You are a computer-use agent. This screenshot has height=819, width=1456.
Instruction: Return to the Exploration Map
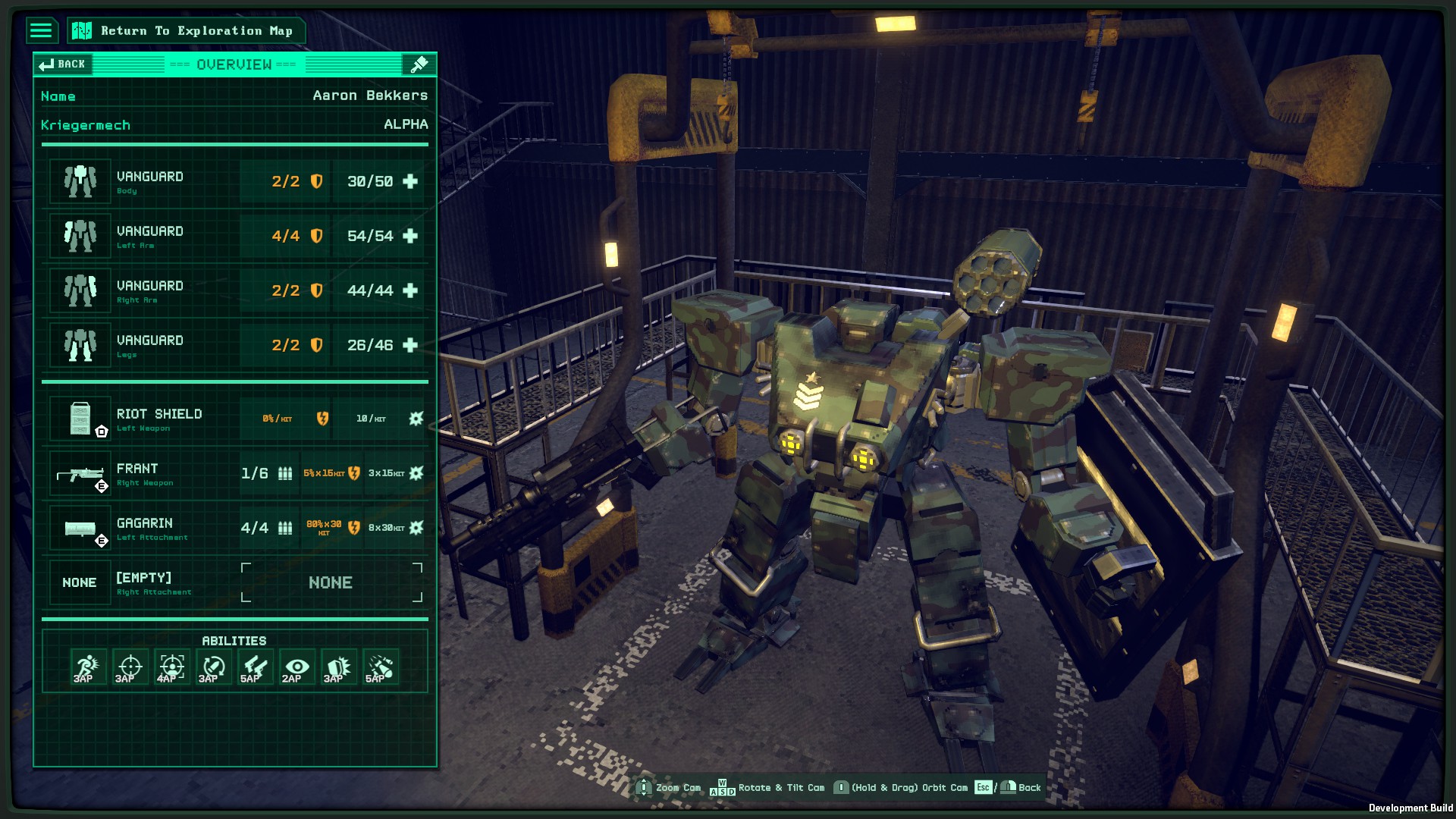(x=187, y=30)
